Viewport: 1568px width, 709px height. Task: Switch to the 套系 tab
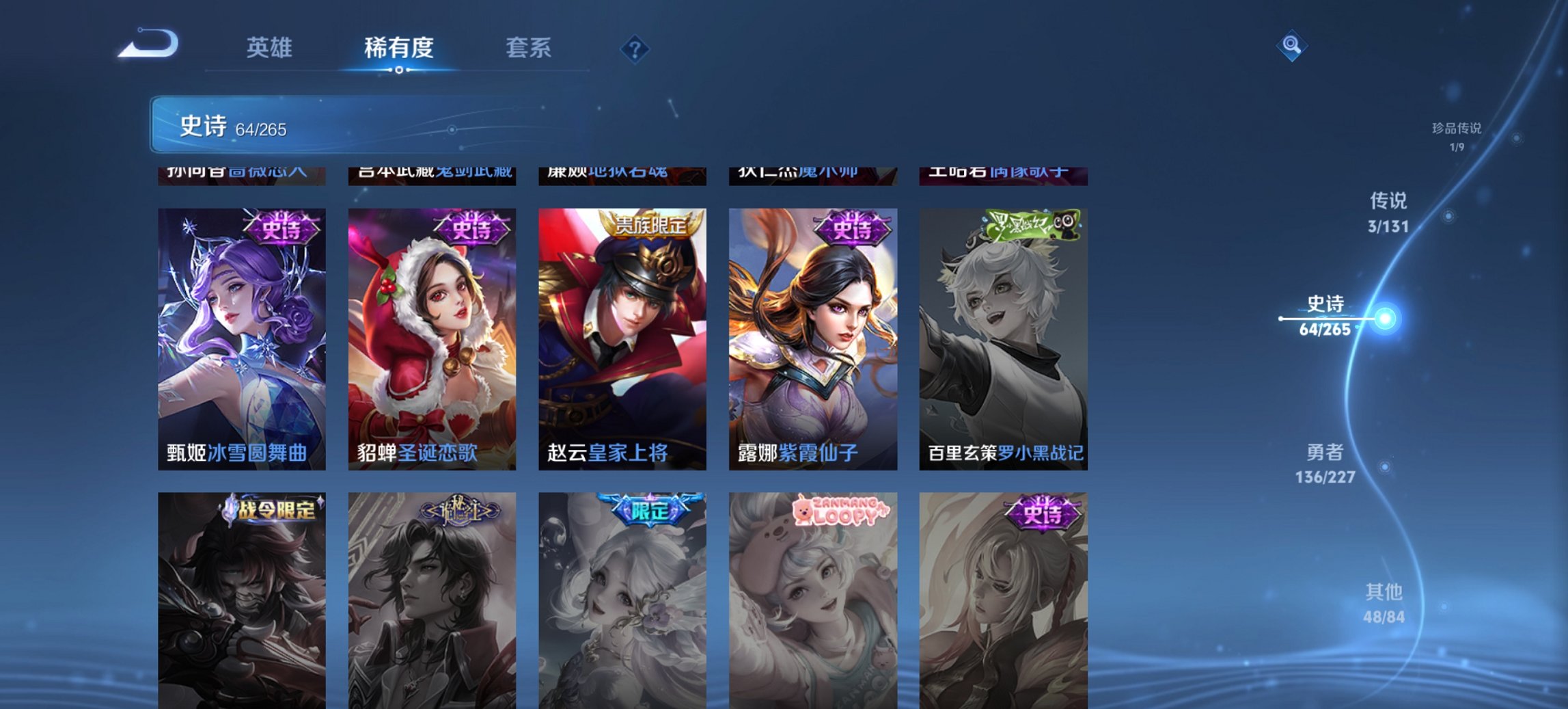529,48
